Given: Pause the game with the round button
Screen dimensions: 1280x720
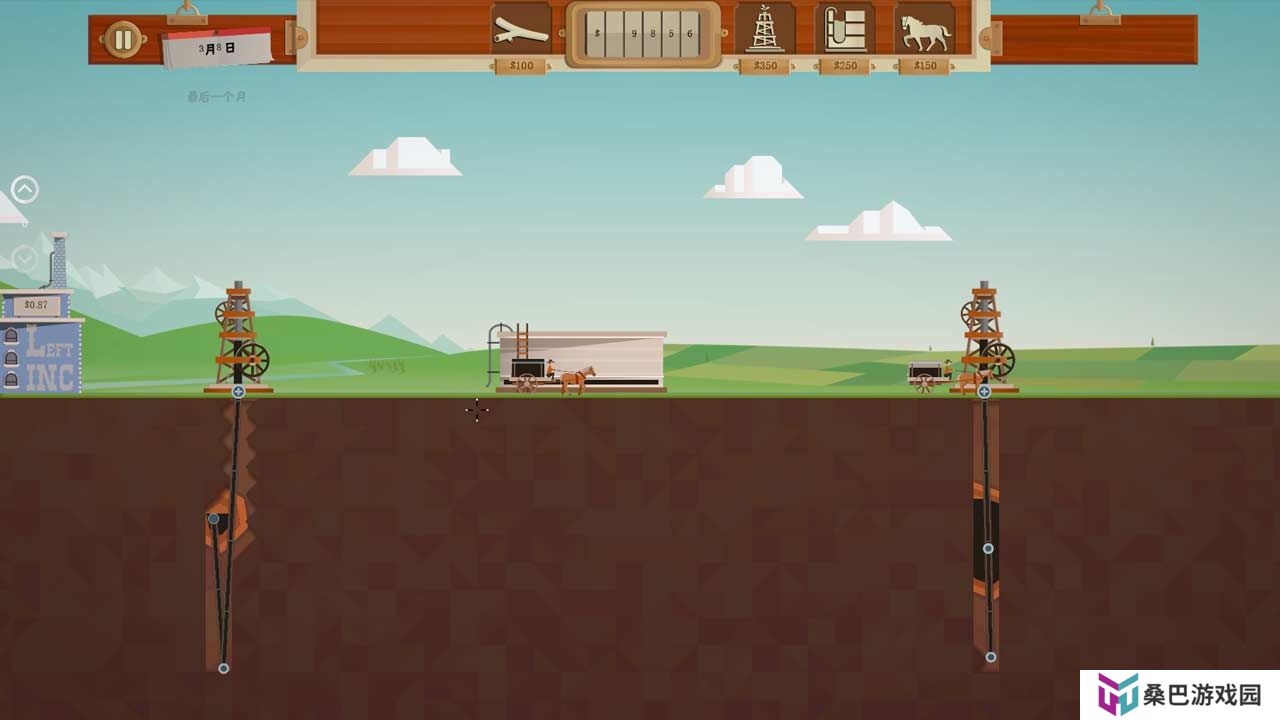Looking at the screenshot, I should click(x=123, y=40).
